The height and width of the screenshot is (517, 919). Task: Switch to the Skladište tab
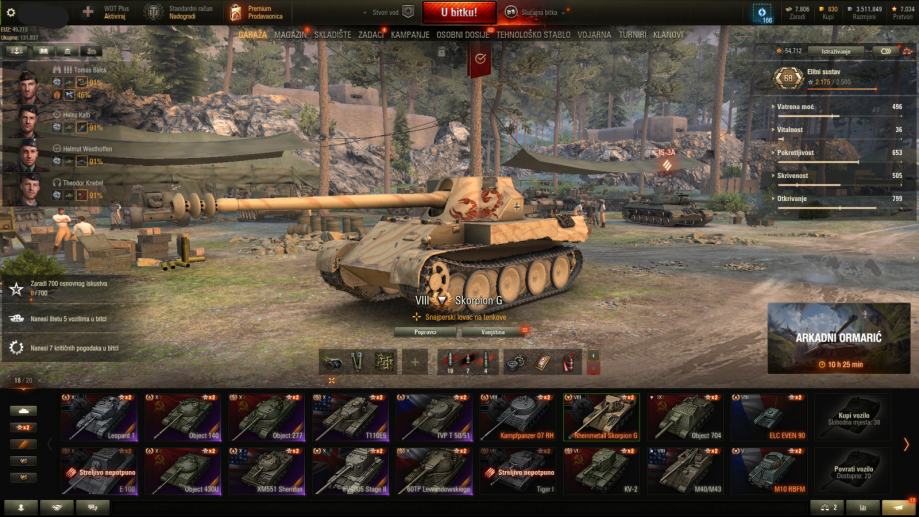(333, 34)
